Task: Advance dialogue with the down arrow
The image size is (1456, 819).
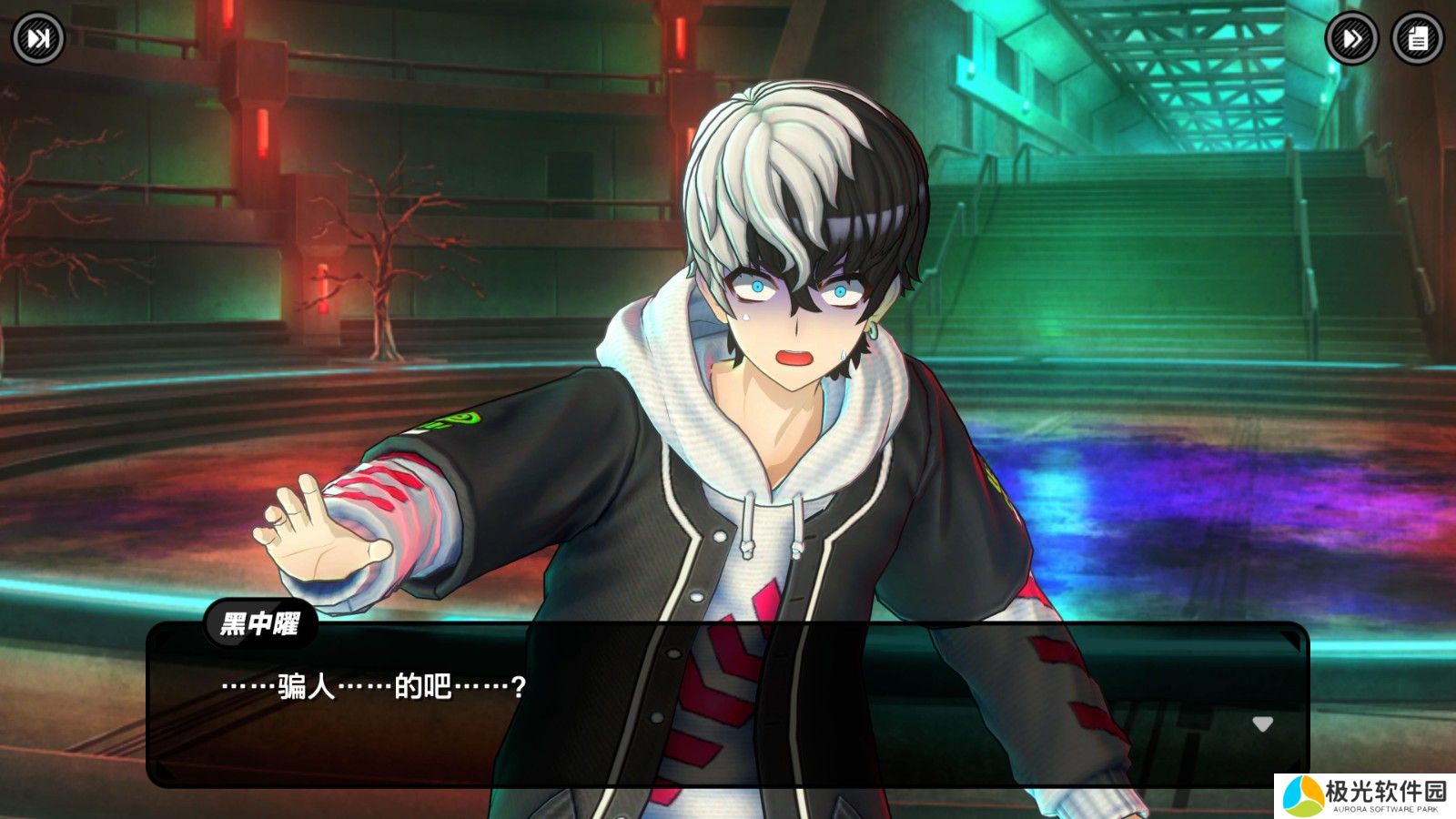Action: pyautogui.click(x=1262, y=724)
